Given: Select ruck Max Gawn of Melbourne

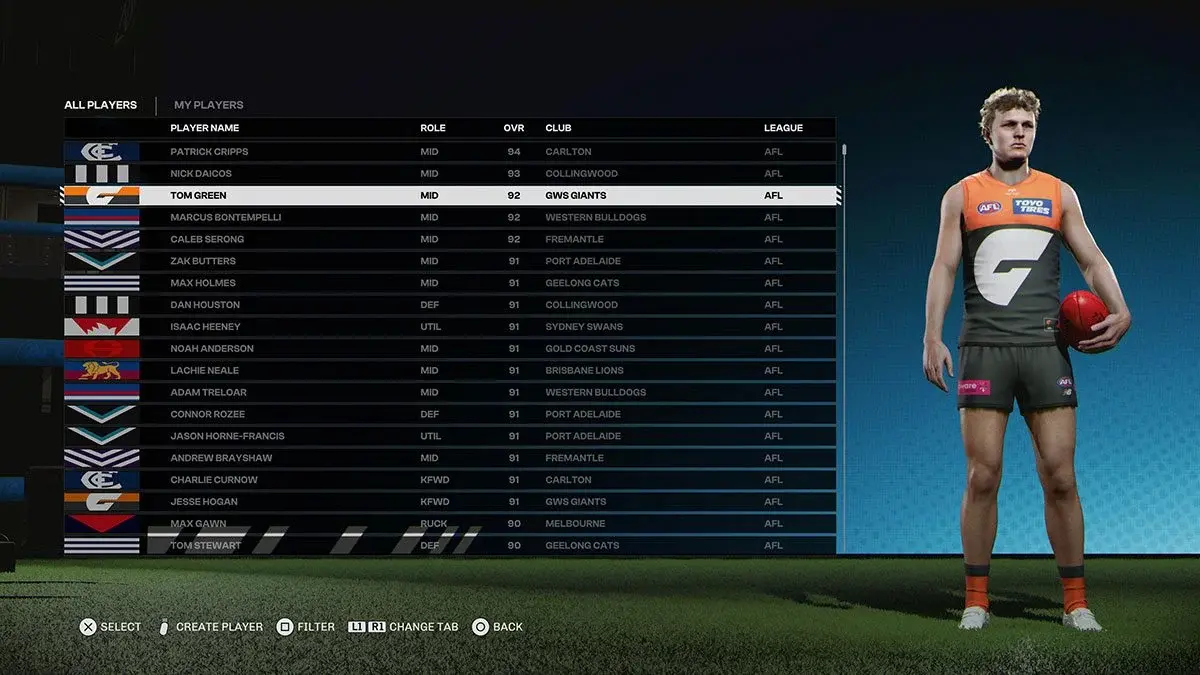Looking at the screenshot, I should pos(198,524).
